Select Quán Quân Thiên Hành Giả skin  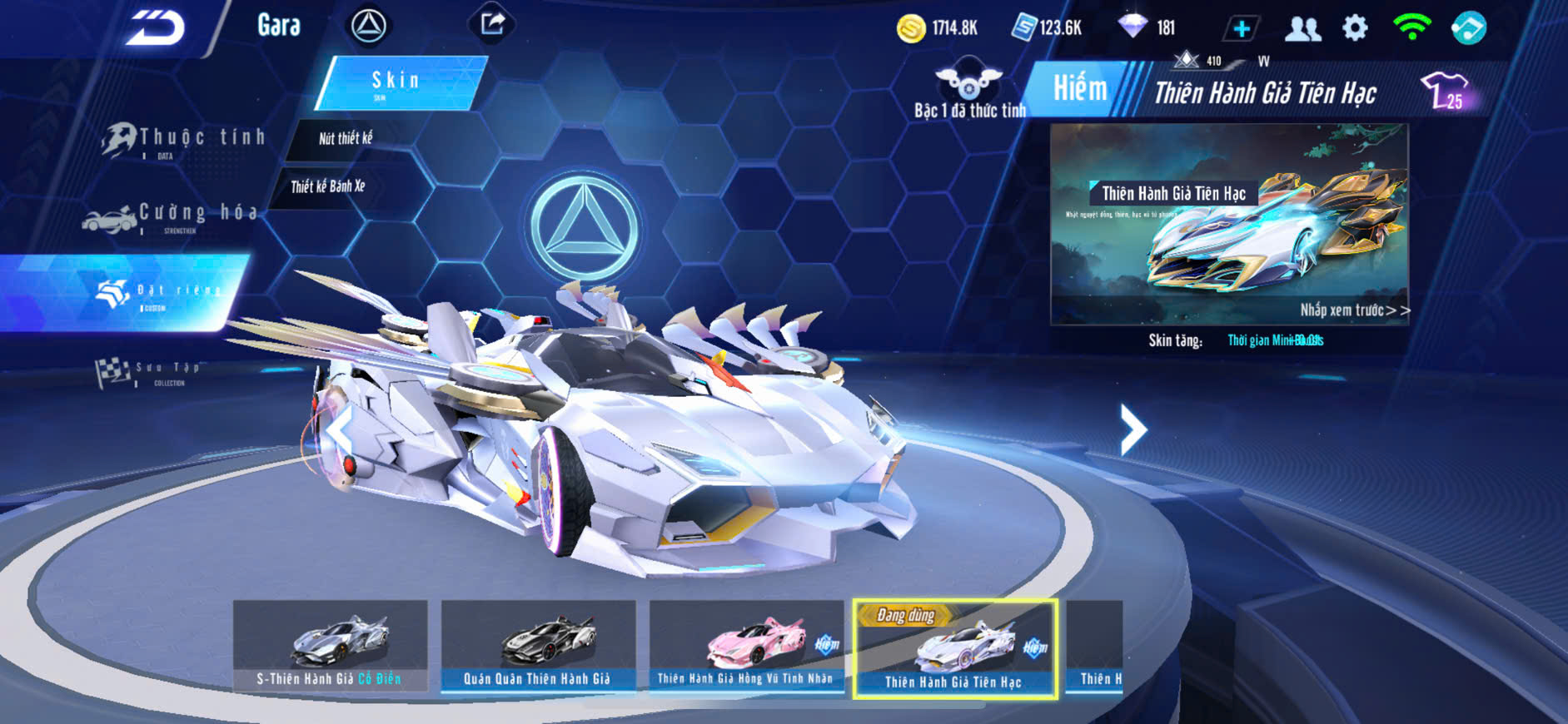[x=538, y=646]
